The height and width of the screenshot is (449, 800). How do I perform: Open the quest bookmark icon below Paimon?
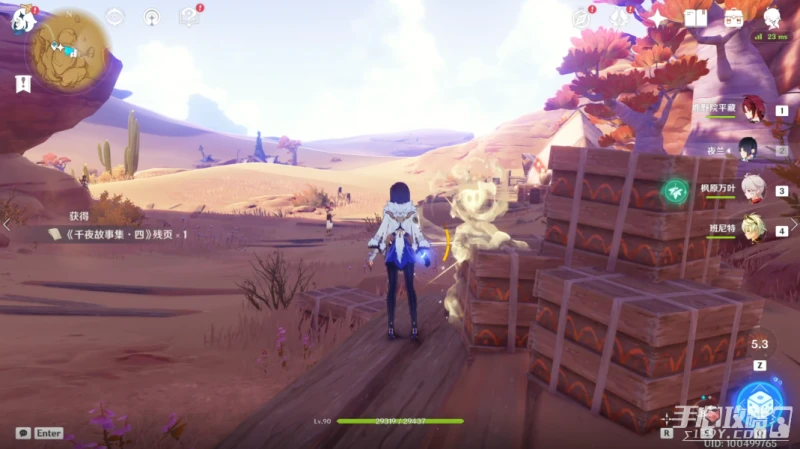click(x=22, y=85)
